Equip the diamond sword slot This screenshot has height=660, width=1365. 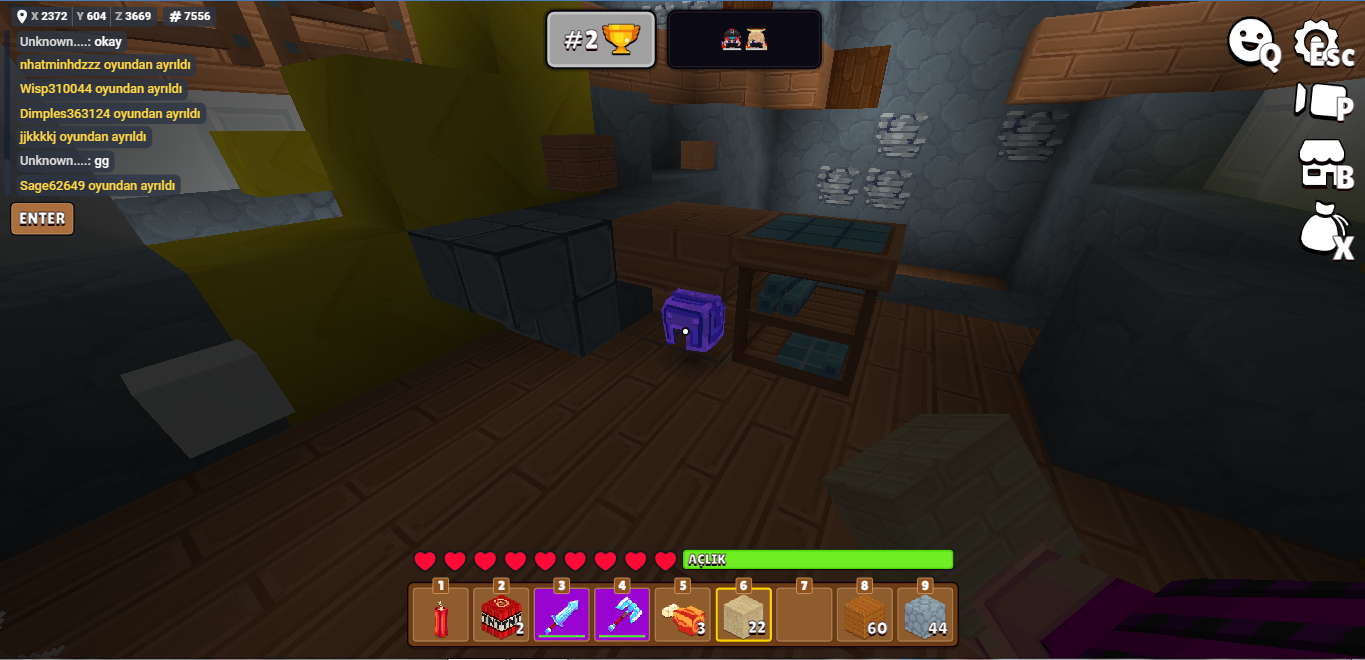click(x=562, y=615)
